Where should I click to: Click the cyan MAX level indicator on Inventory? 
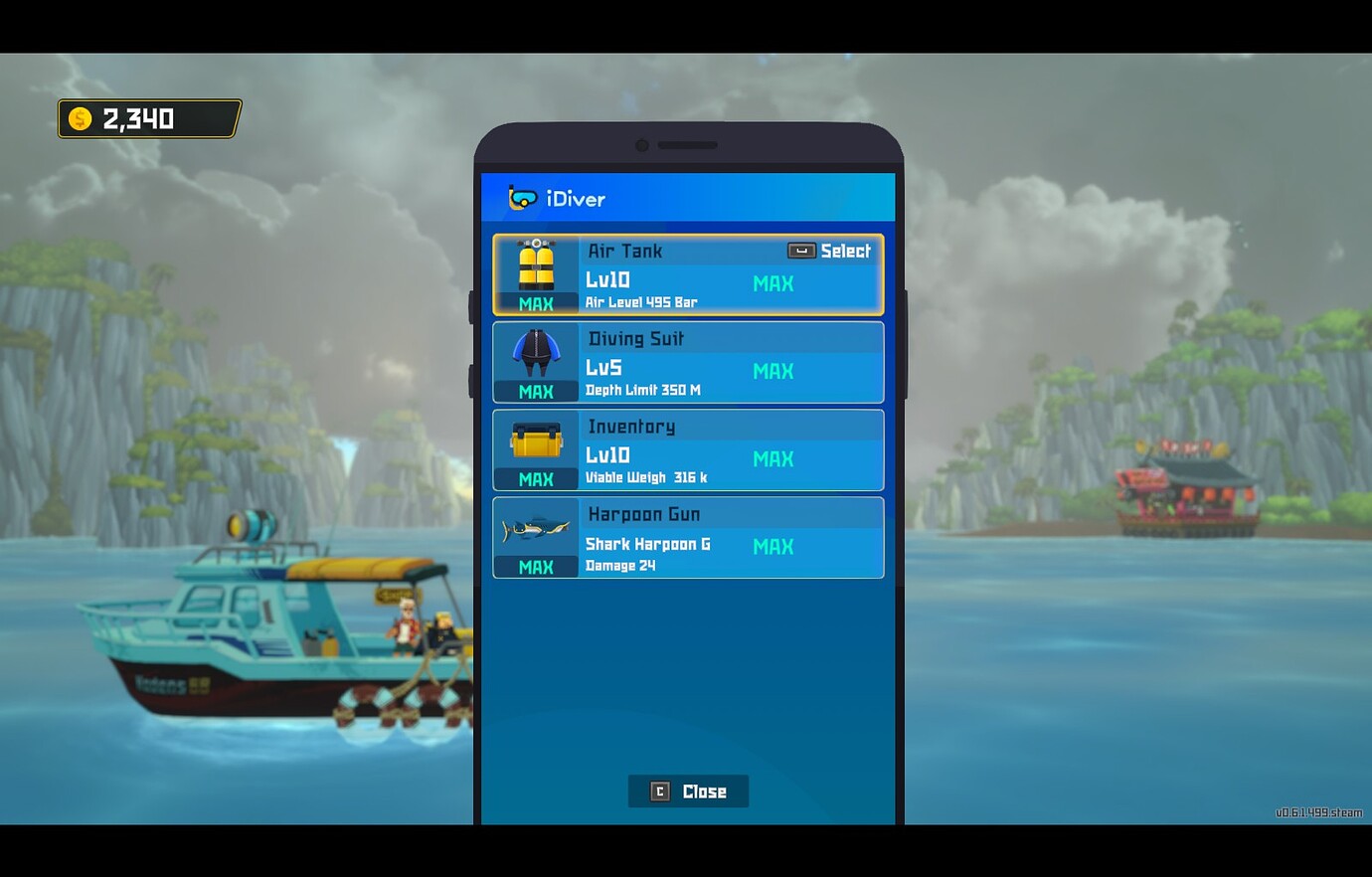point(772,459)
